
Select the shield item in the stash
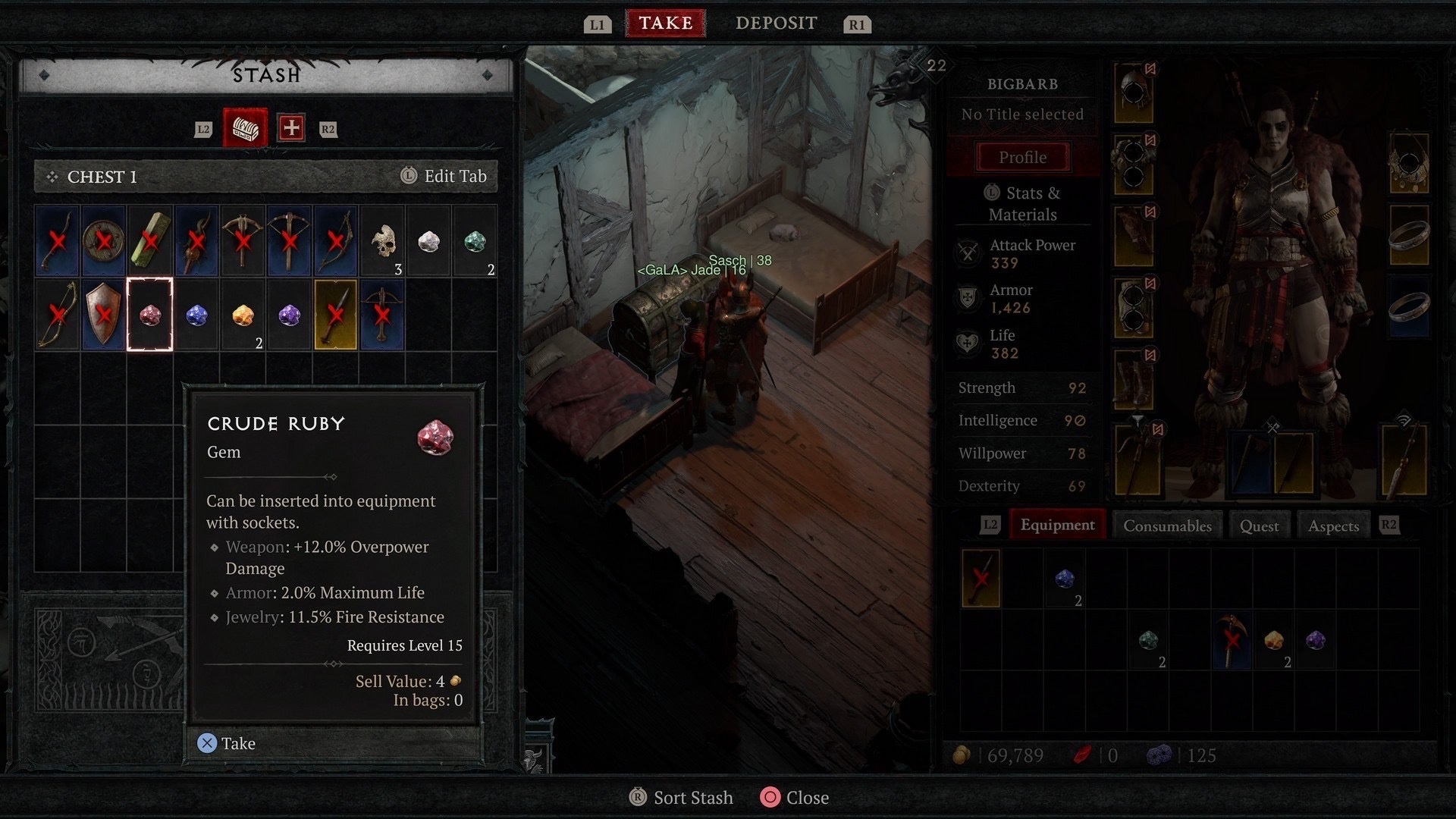[103, 315]
